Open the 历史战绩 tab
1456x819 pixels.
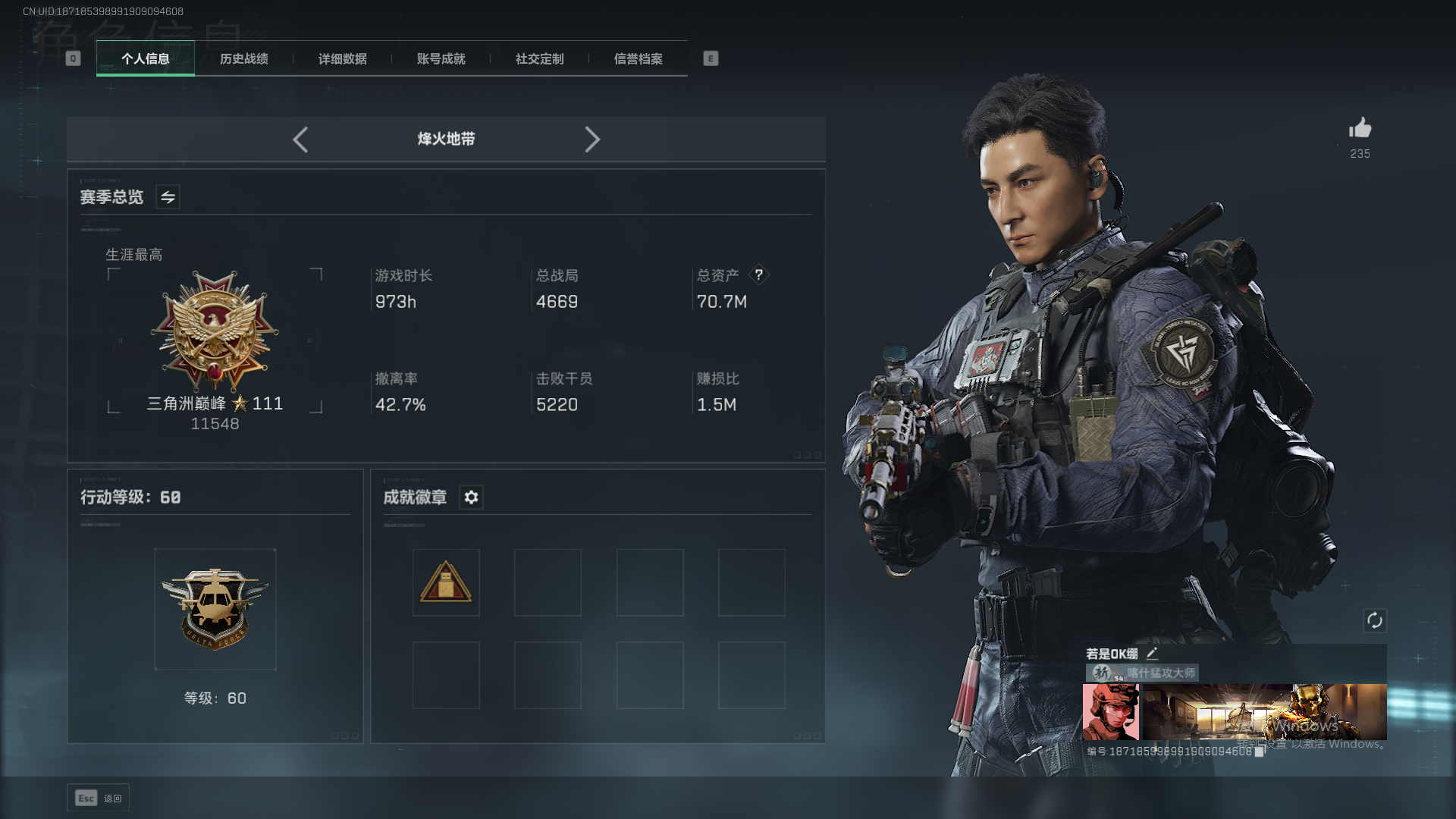[x=244, y=58]
